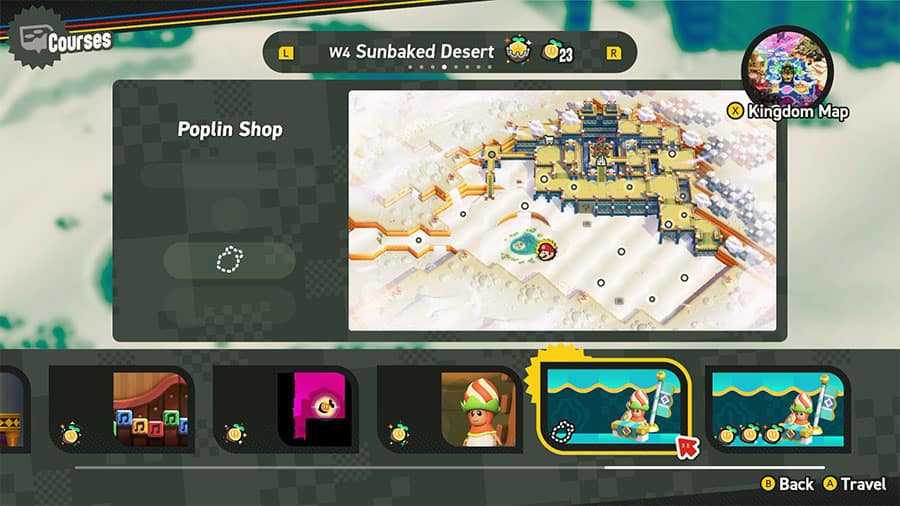This screenshot has height=506, width=900.
Task: Select the Poplin indoors course thumbnail
Action: point(450,408)
